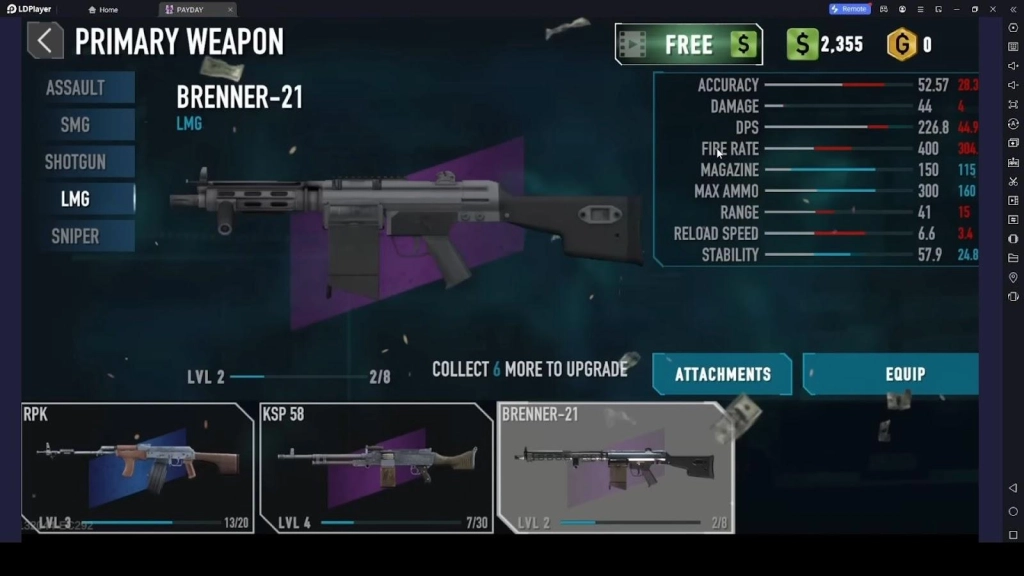1024x576 pixels.
Task: Select the Brenner-21 weapon card
Action: [615, 467]
